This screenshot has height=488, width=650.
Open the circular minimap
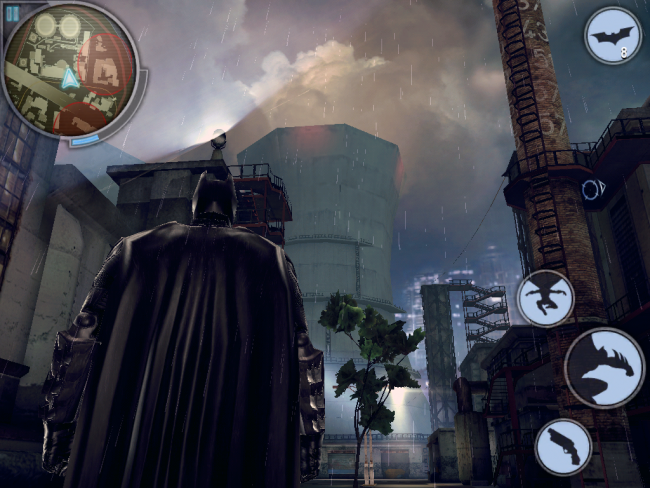point(70,75)
